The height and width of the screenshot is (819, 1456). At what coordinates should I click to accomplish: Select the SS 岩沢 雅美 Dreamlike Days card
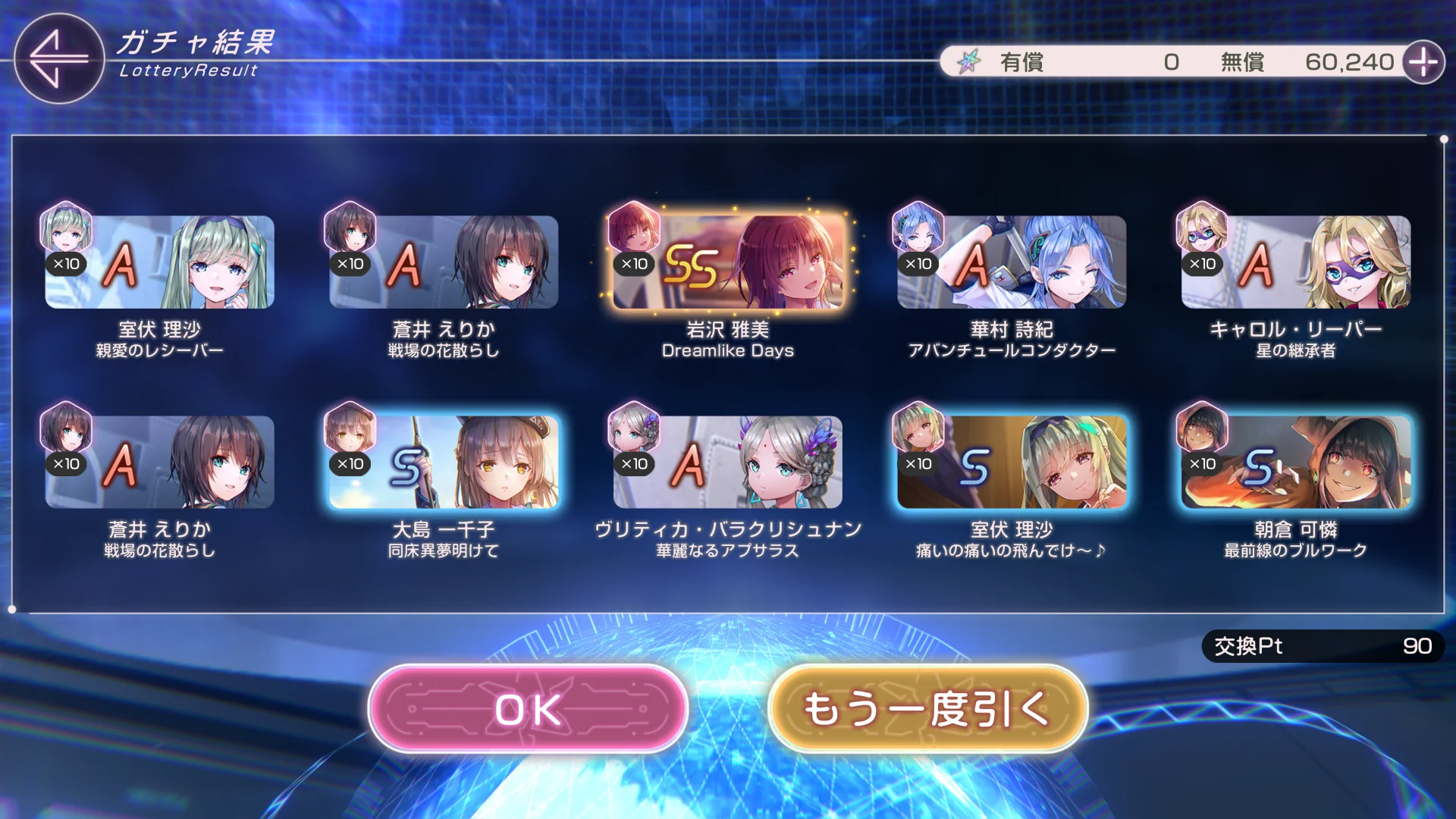coord(727,262)
